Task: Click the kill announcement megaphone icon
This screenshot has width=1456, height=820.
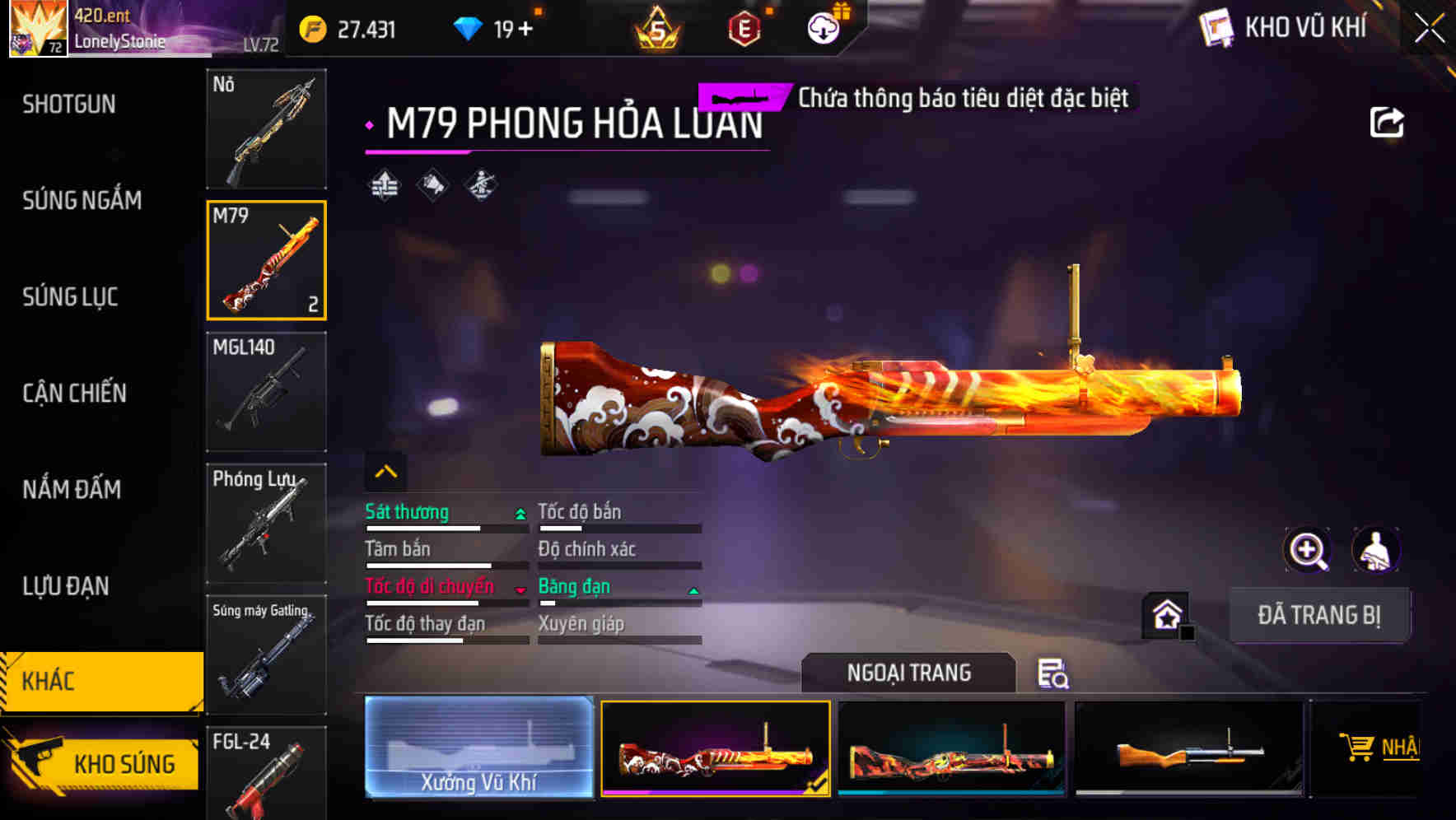Action: [431, 183]
